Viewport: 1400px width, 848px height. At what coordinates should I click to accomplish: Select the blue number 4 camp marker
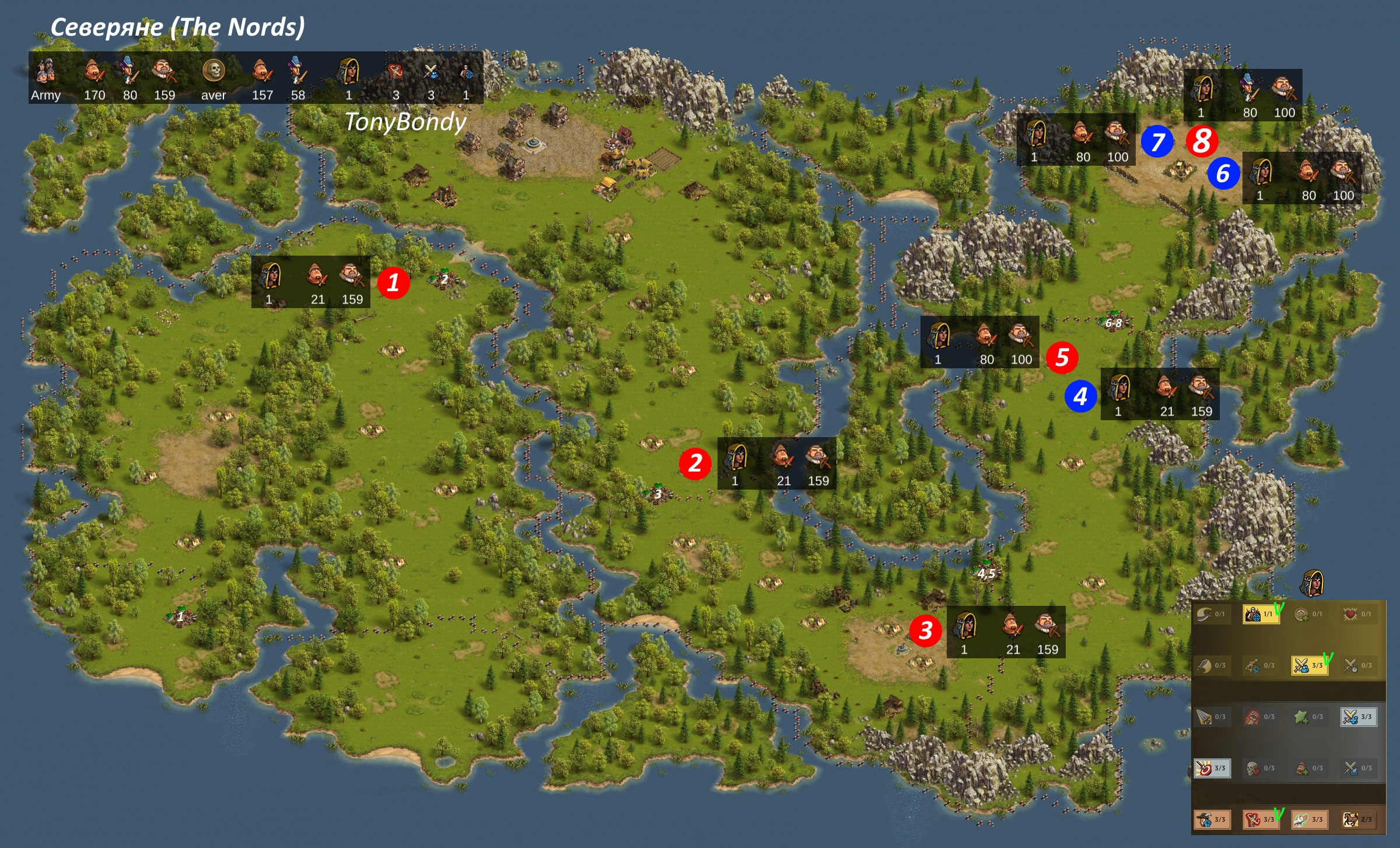(x=1080, y=397)
